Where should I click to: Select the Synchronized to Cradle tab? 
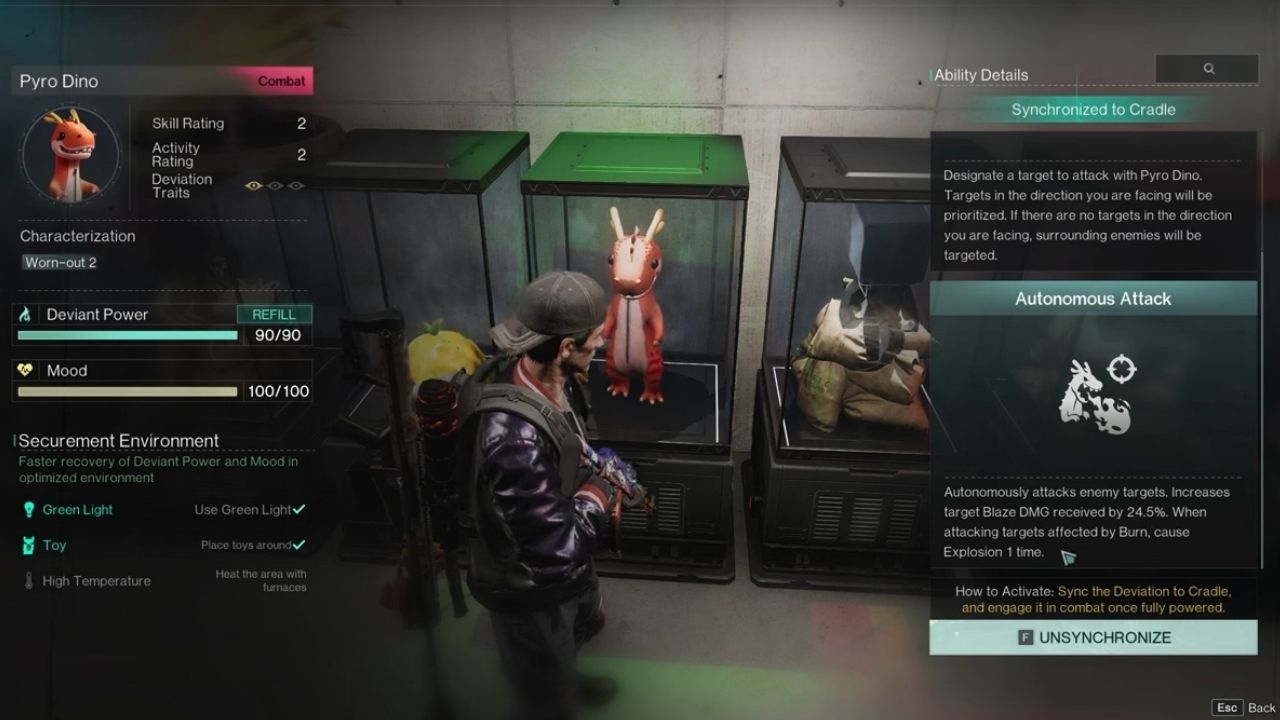tap(1092, 110)
